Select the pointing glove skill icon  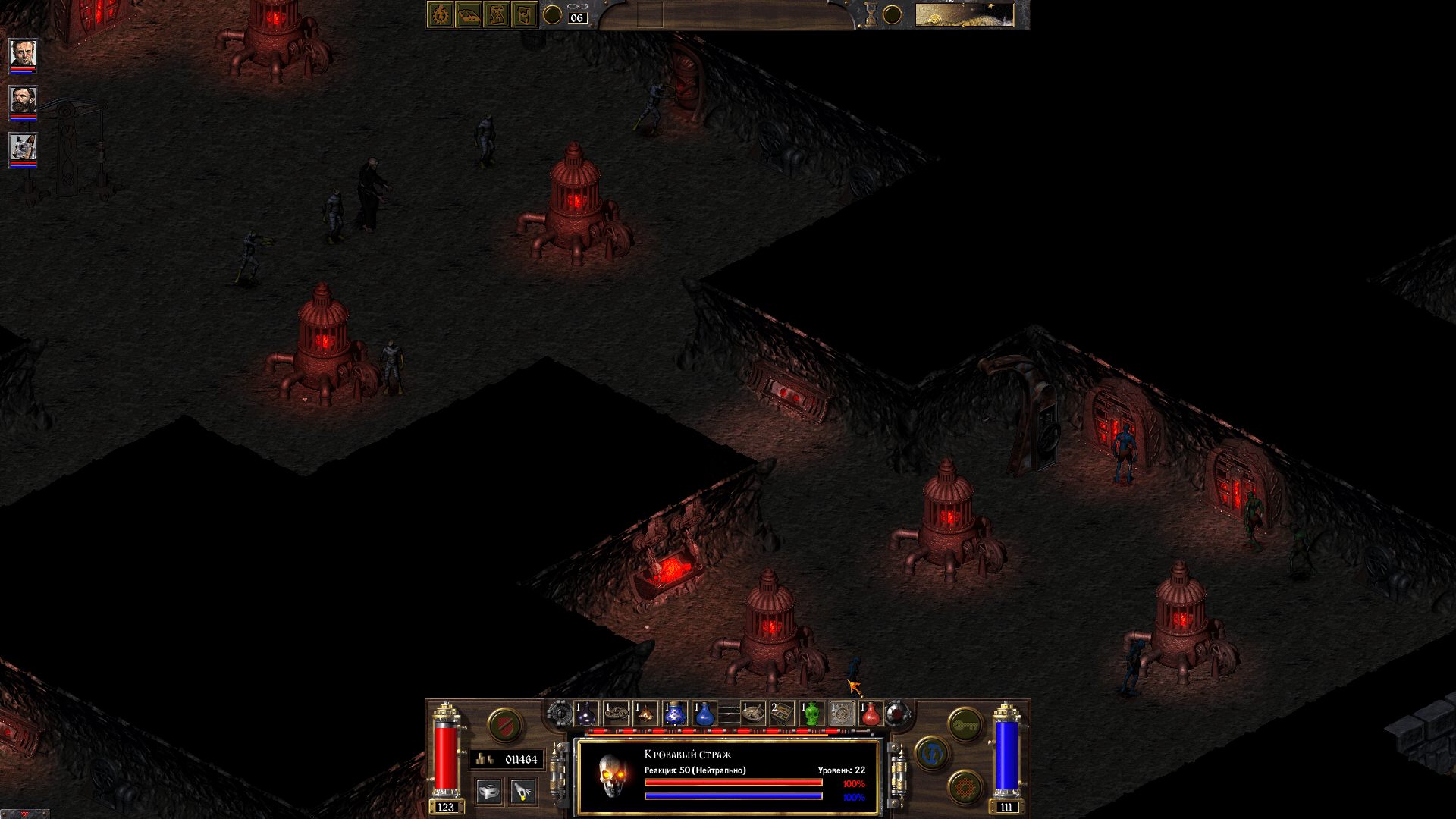[522, 792]
